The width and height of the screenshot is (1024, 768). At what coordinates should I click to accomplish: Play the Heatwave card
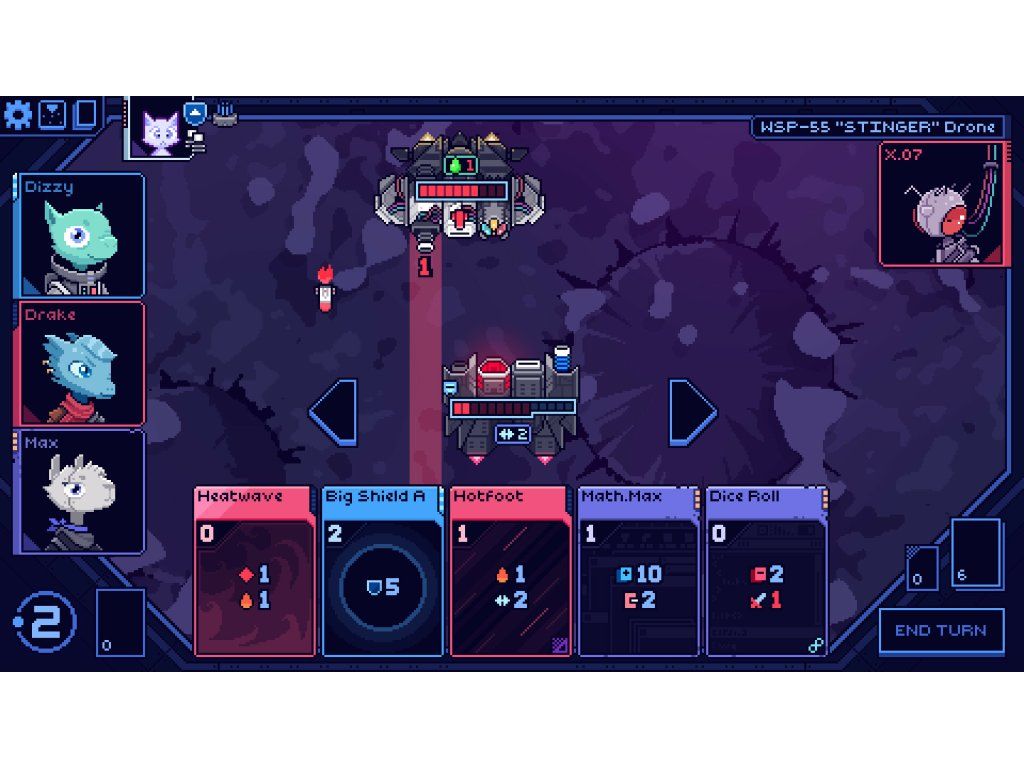click(256, 571)
